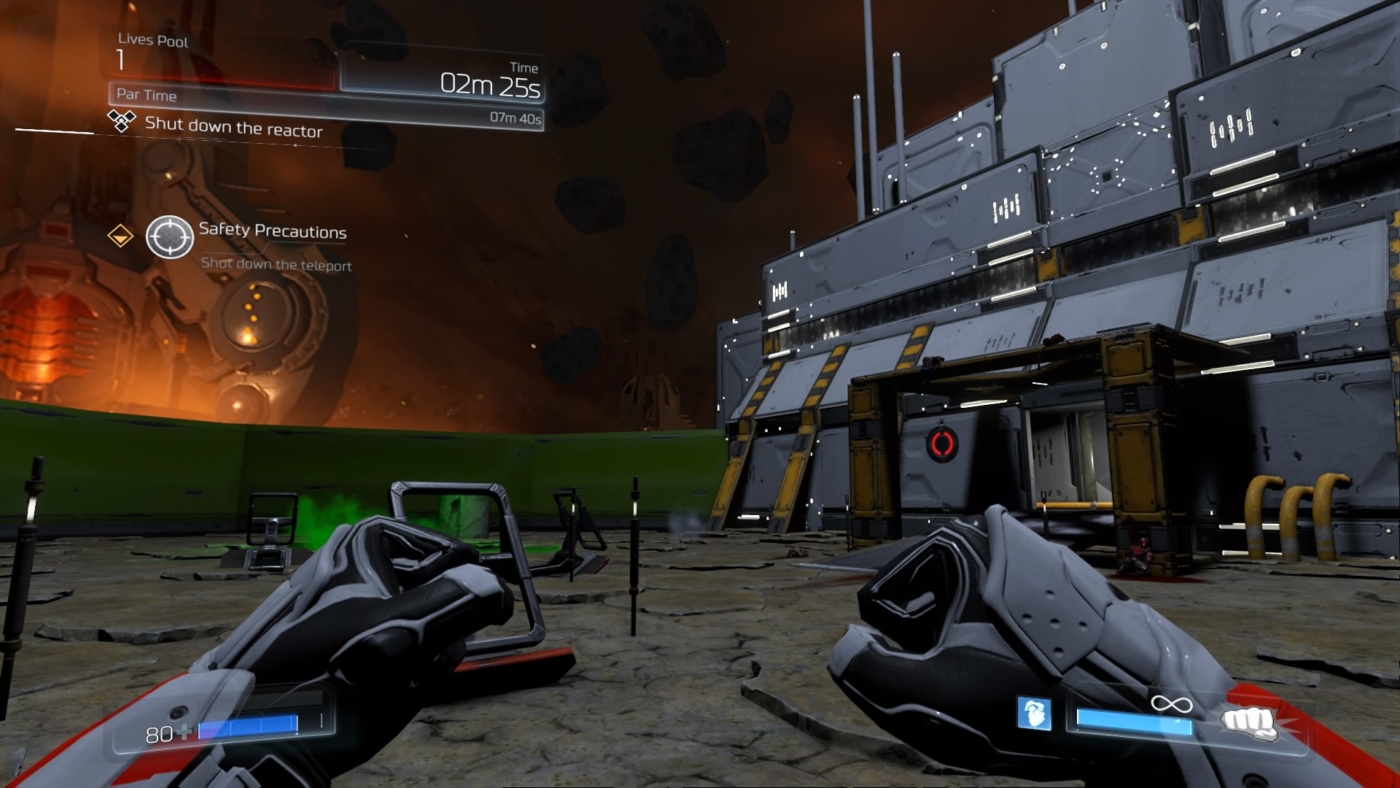Click the Safety Precautions label
The image size is (1400, 788).
click(271, 231)
